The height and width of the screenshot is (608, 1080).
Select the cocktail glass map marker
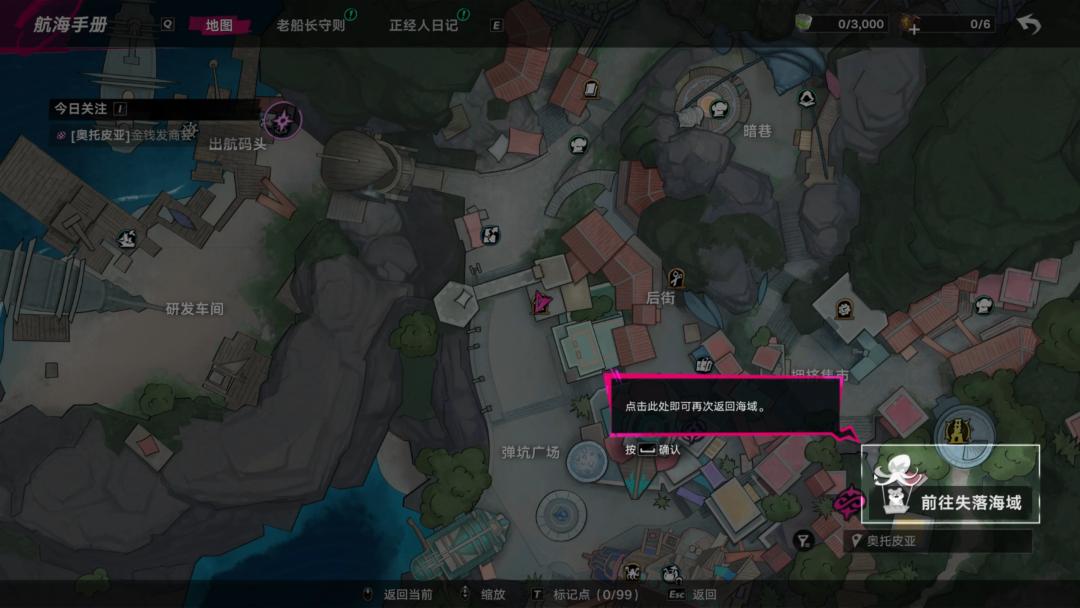coord(802,541)
